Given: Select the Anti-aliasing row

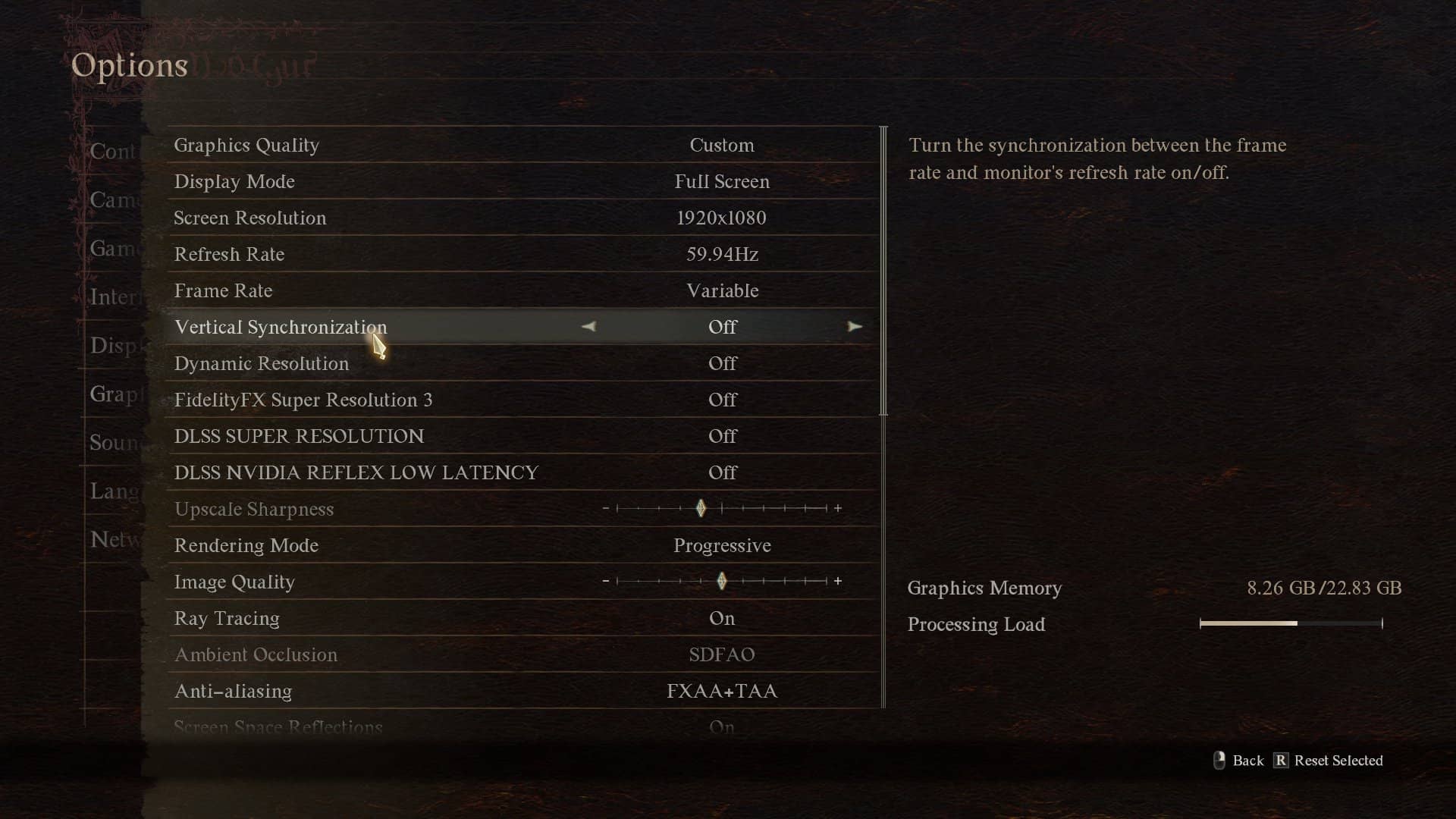Looking at the screenshot, I should click(523, 691).
